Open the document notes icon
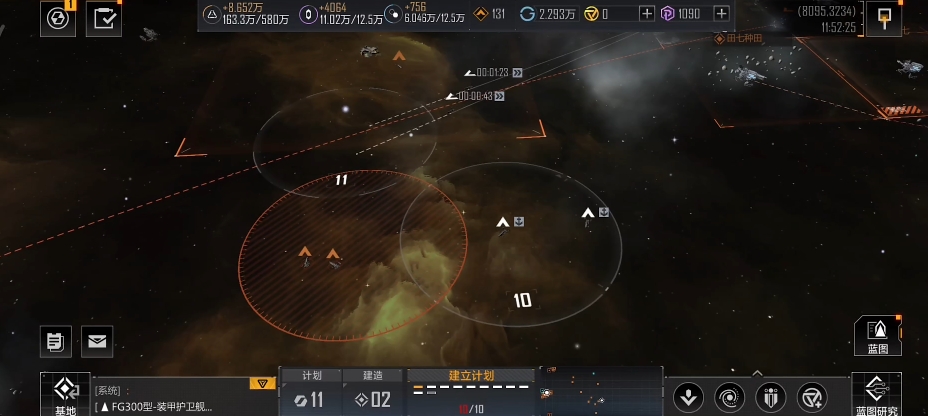This screenshot has width=928, height=416. 57,341
